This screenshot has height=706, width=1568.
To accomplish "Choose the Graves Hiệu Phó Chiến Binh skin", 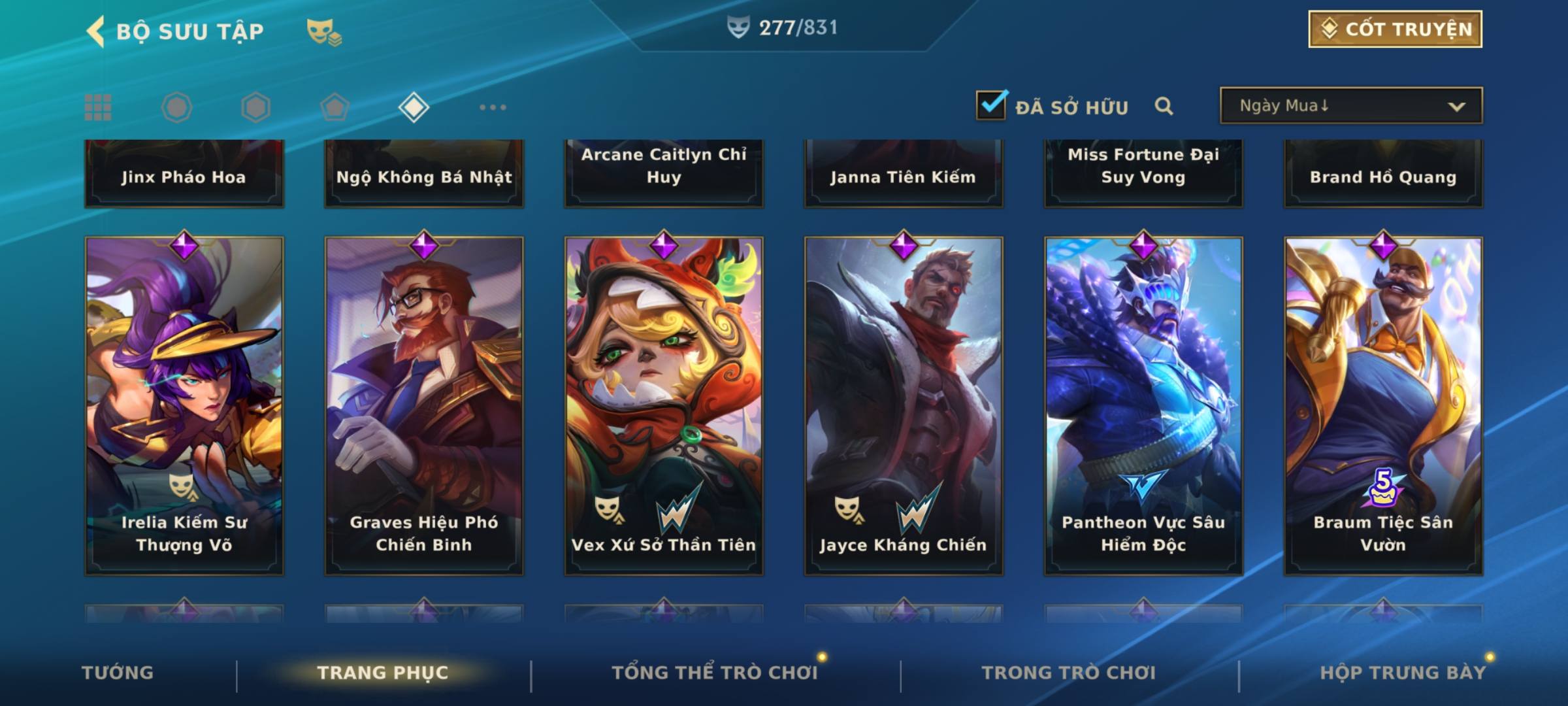I will [424, 405].
